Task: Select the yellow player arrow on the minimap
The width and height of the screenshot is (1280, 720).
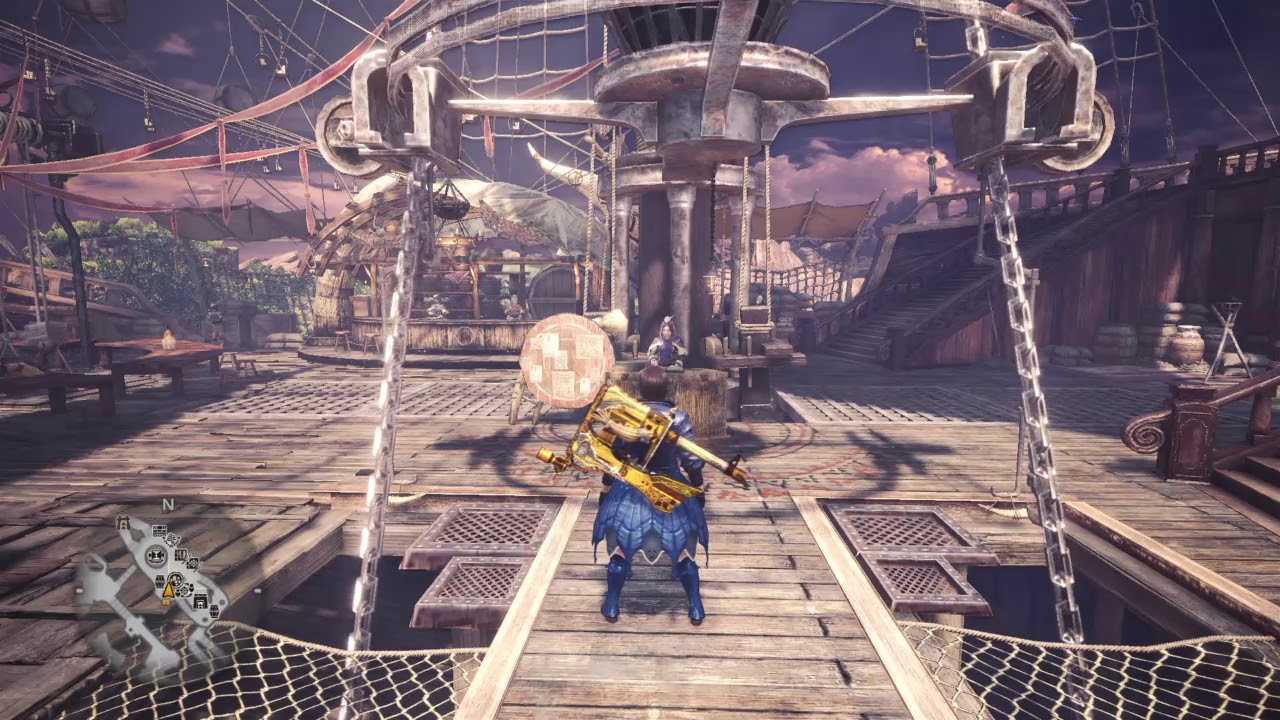Action: [168, 590]
